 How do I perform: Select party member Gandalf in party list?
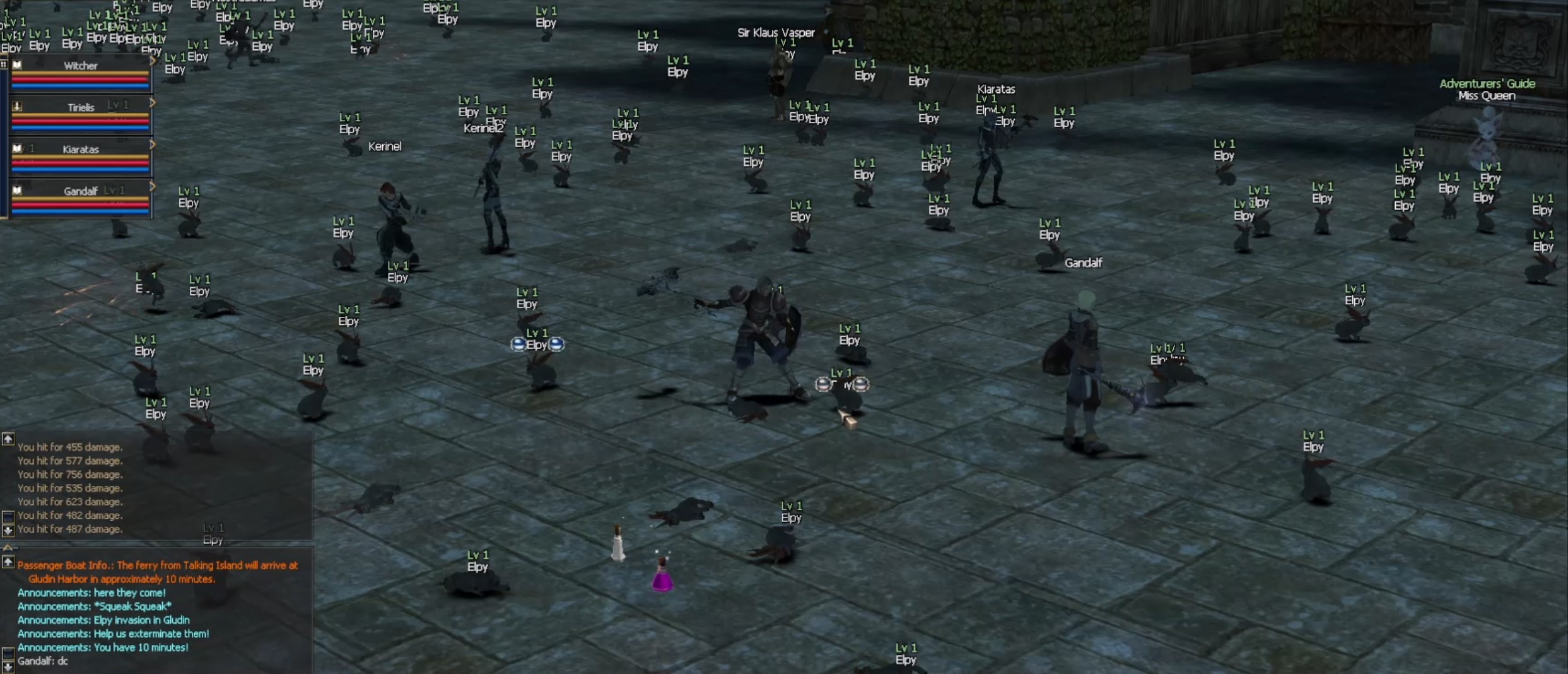(80, 191)
